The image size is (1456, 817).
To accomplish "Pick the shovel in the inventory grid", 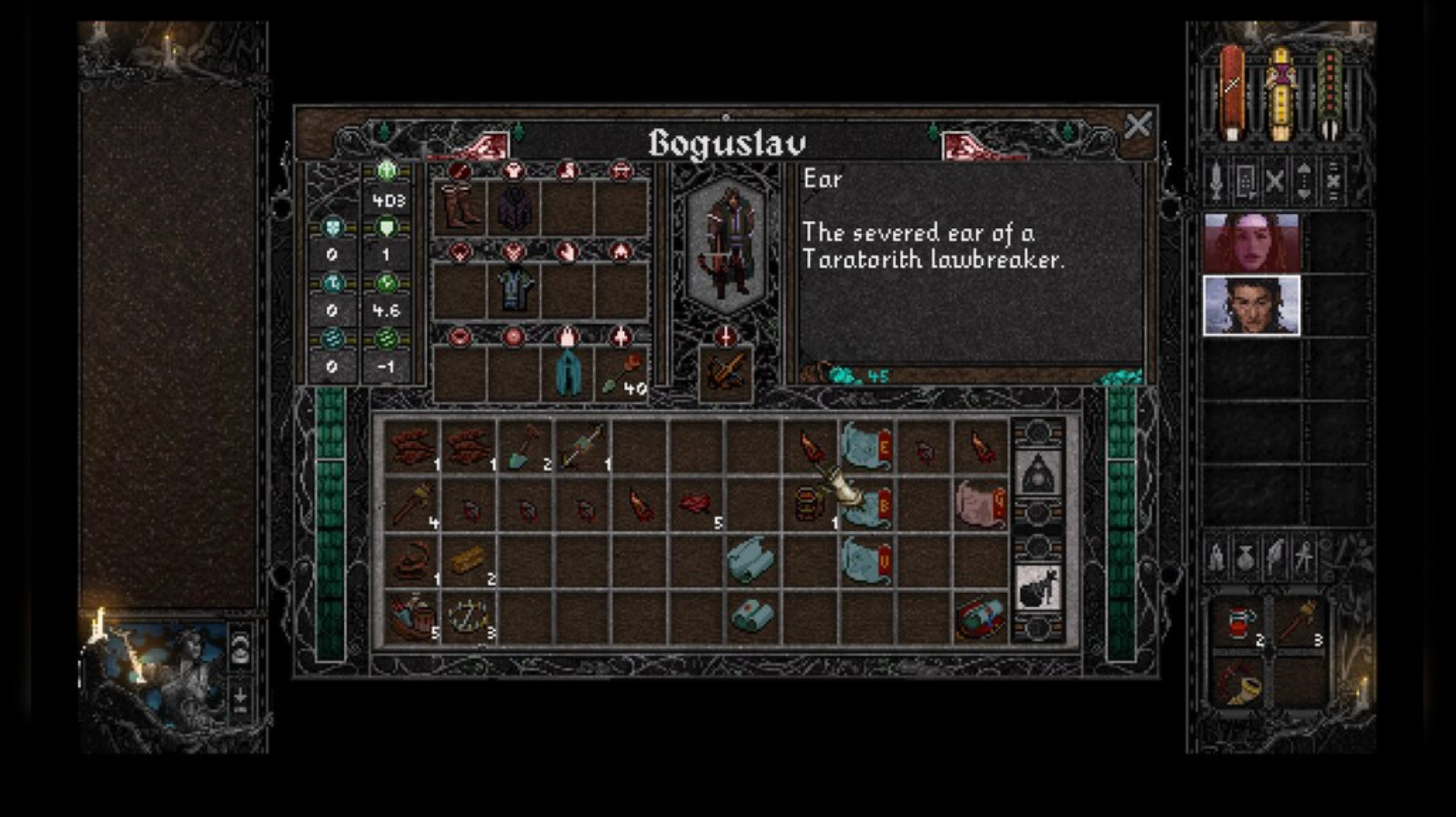I will pyautogui.click(x=525, y=448).
